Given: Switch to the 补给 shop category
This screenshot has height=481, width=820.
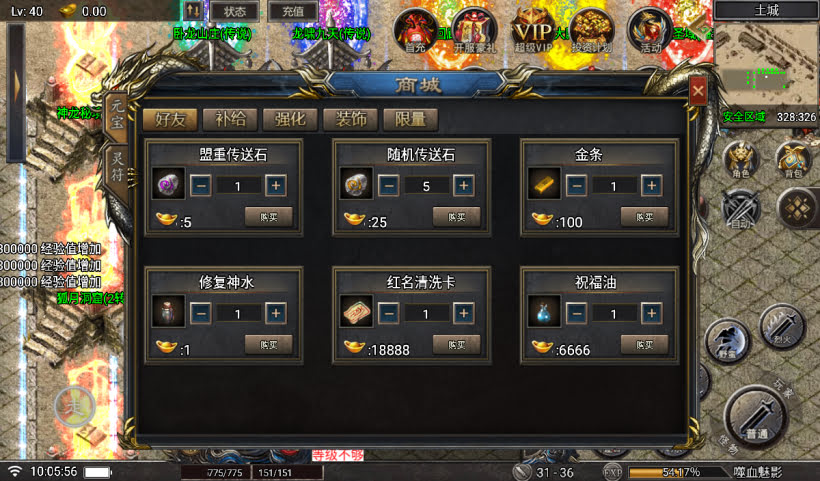Looking at the screenshot, I should pyautogui.click(x=230, y=119).
